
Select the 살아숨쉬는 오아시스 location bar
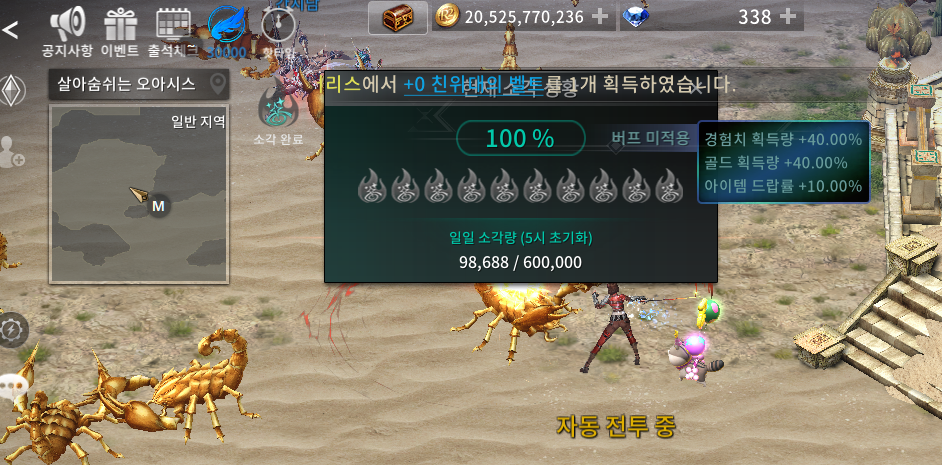139,84
